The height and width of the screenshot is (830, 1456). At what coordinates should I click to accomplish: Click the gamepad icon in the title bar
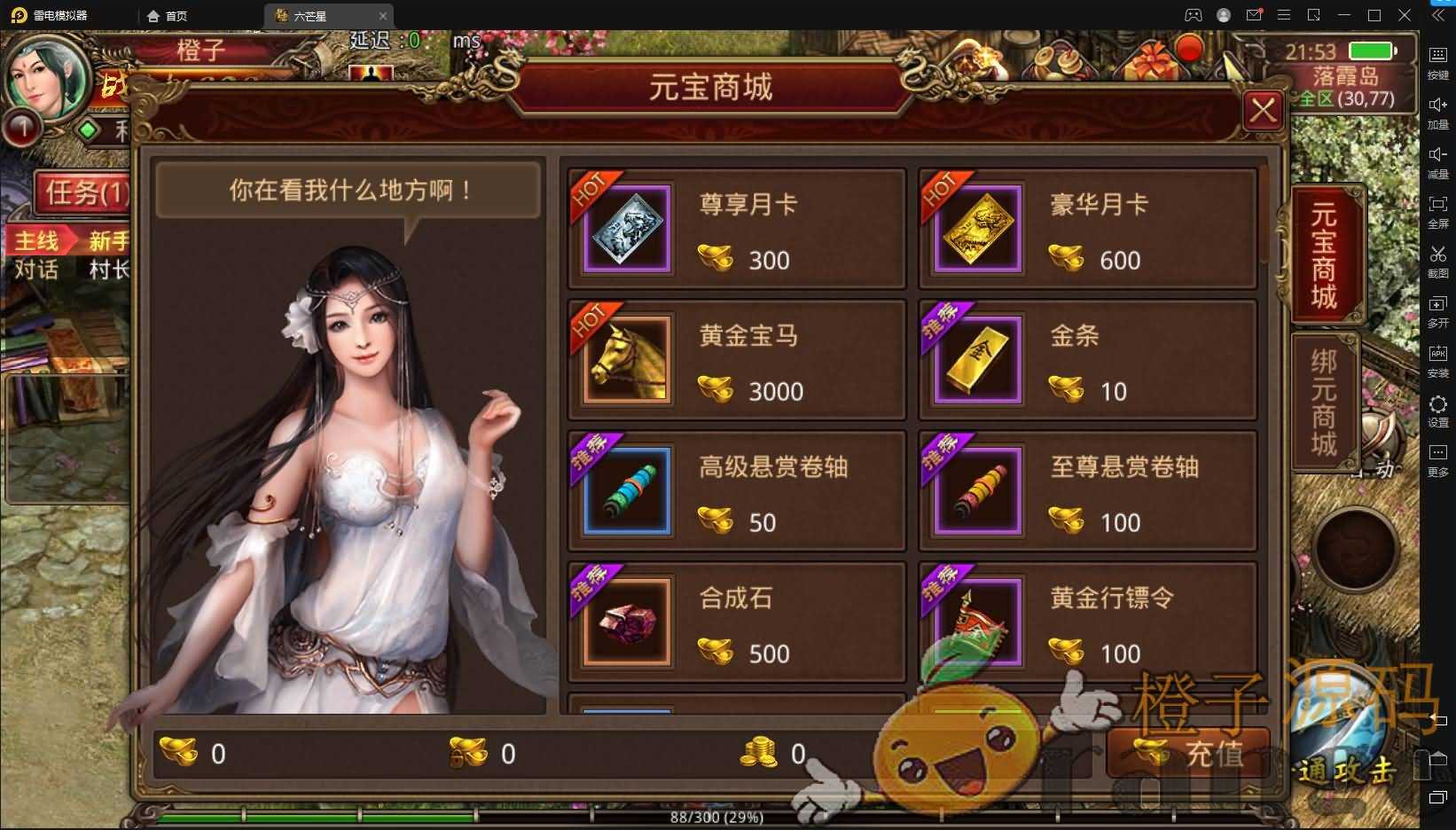pyautogui.click(x=1194, y=15)
